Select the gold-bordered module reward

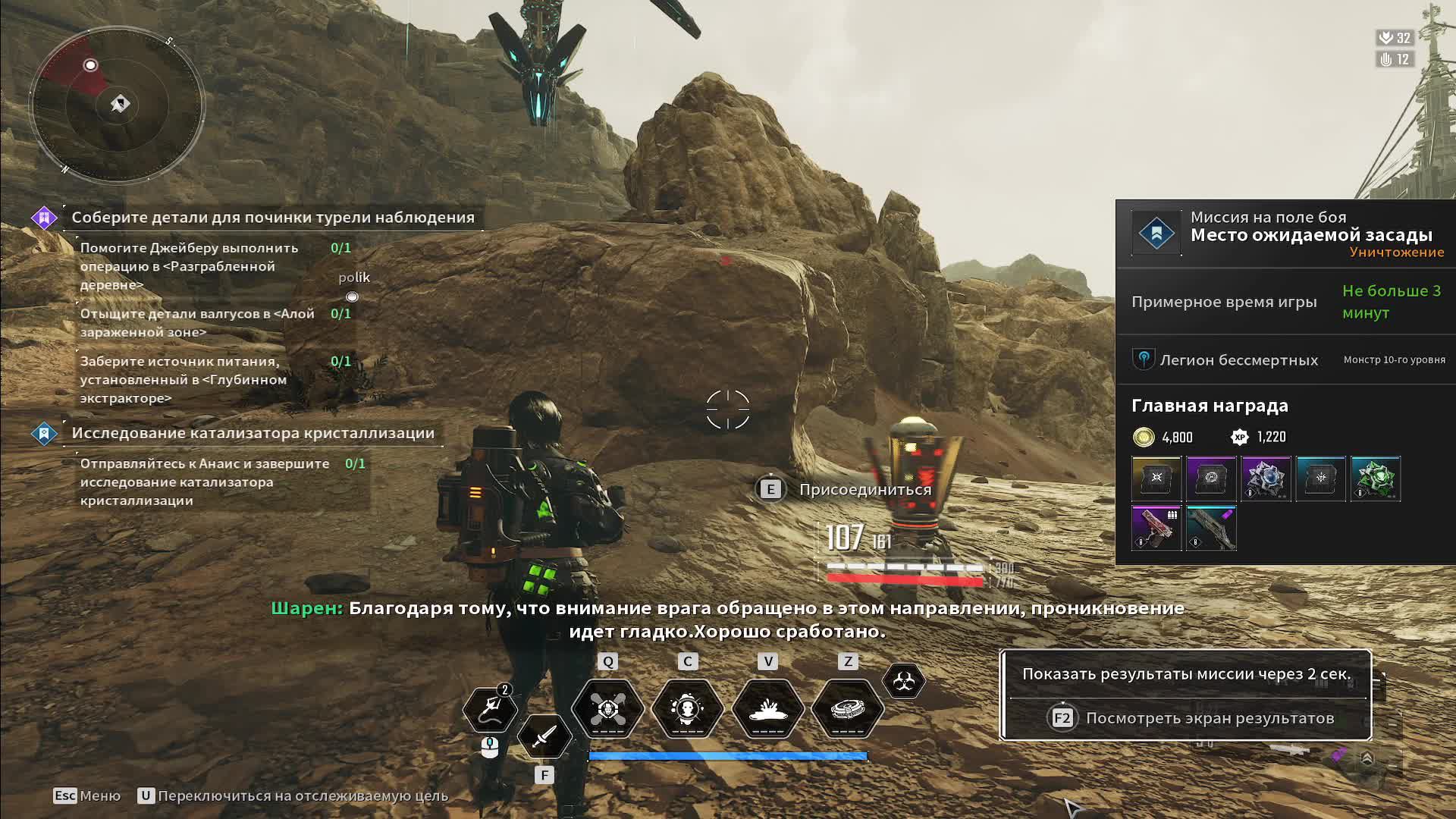[1156, 479]
